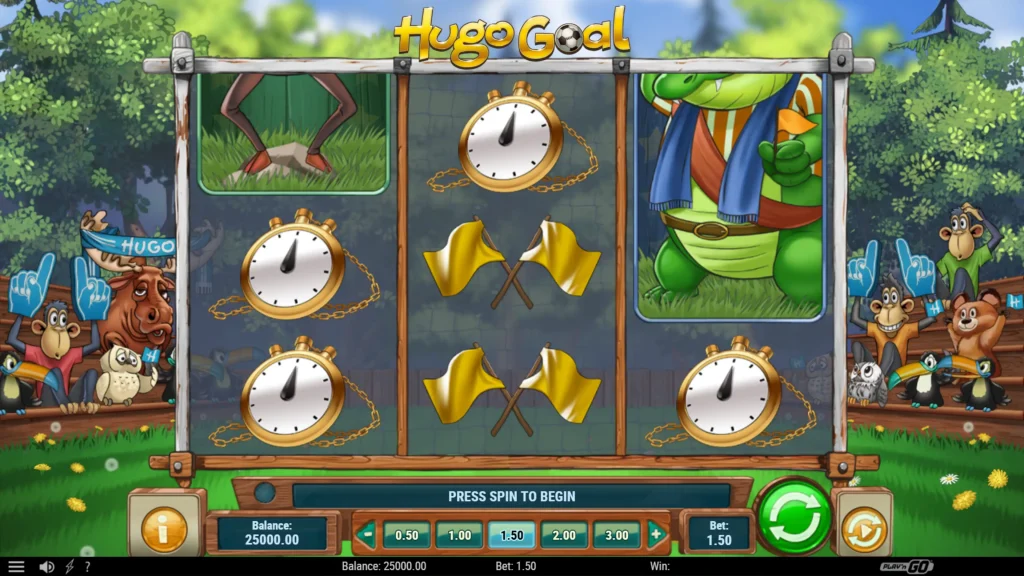The width and height of the screenshot is (1024, 576).
Task: Open the hamburger menu in the bottom bar
Action: pos(16,567)
